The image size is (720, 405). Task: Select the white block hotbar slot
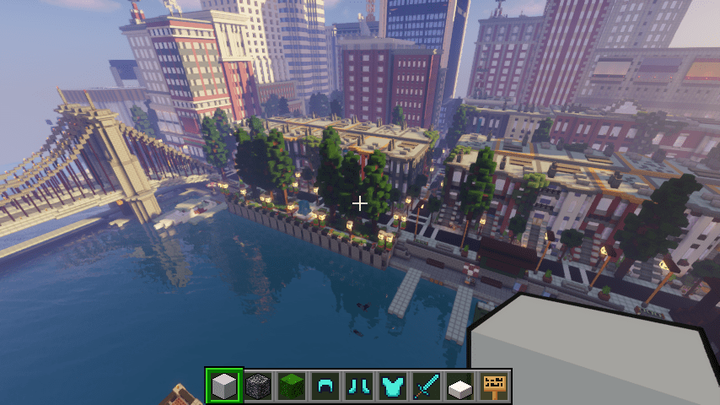pyautogui.click(x=225, y=386)
